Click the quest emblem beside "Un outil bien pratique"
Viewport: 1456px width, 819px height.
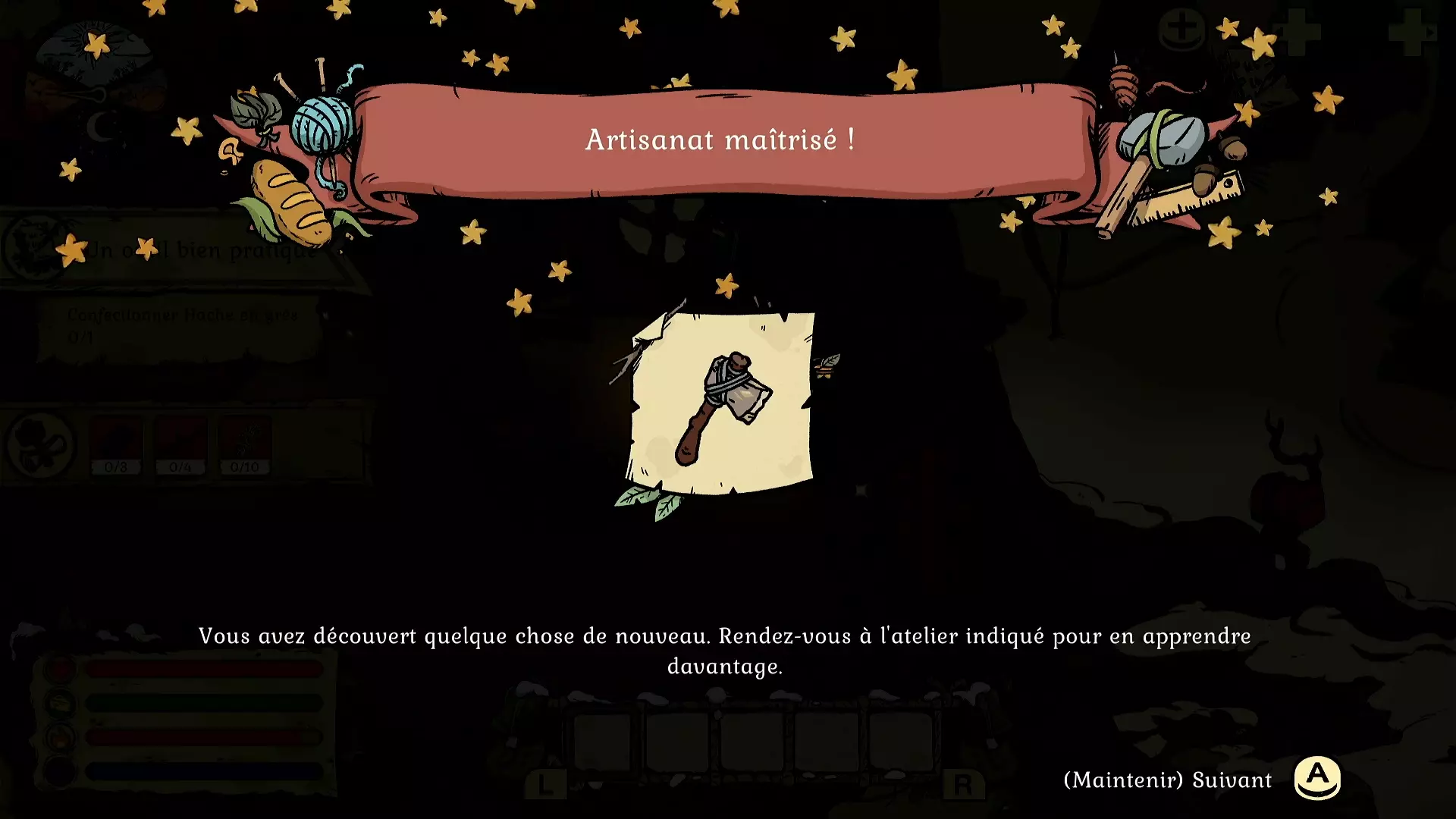(30, 250)
